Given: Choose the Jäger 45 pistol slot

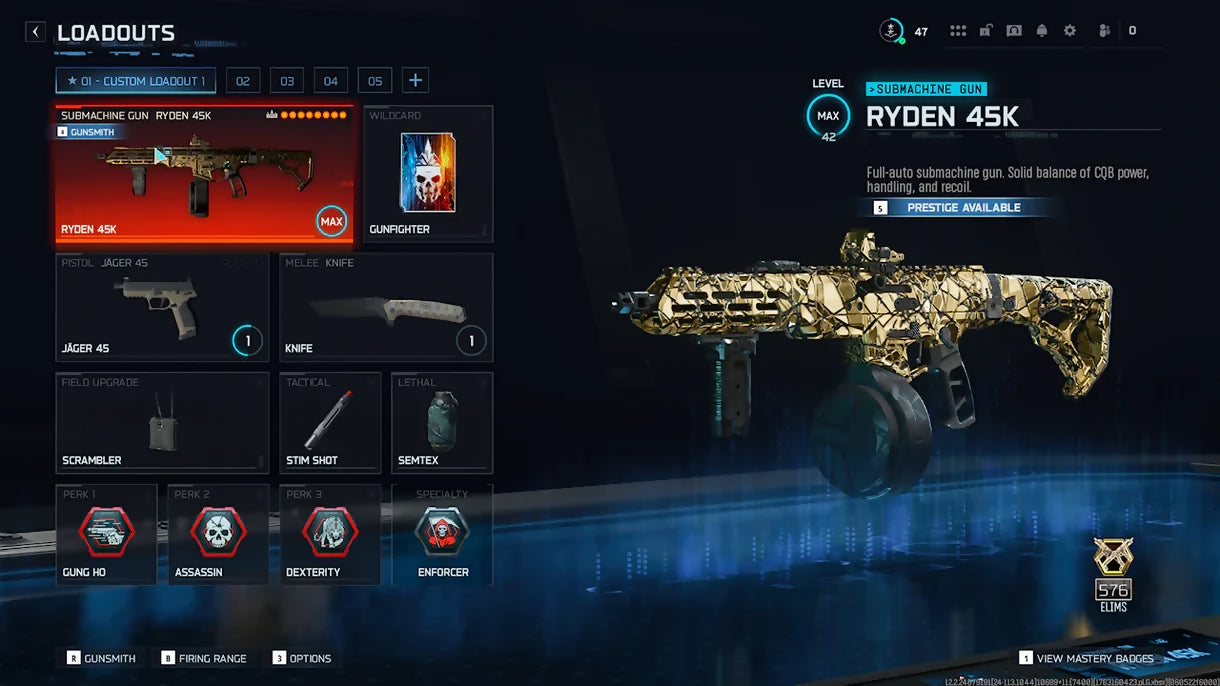Looking at the screenshot, I should coord(162,306).
